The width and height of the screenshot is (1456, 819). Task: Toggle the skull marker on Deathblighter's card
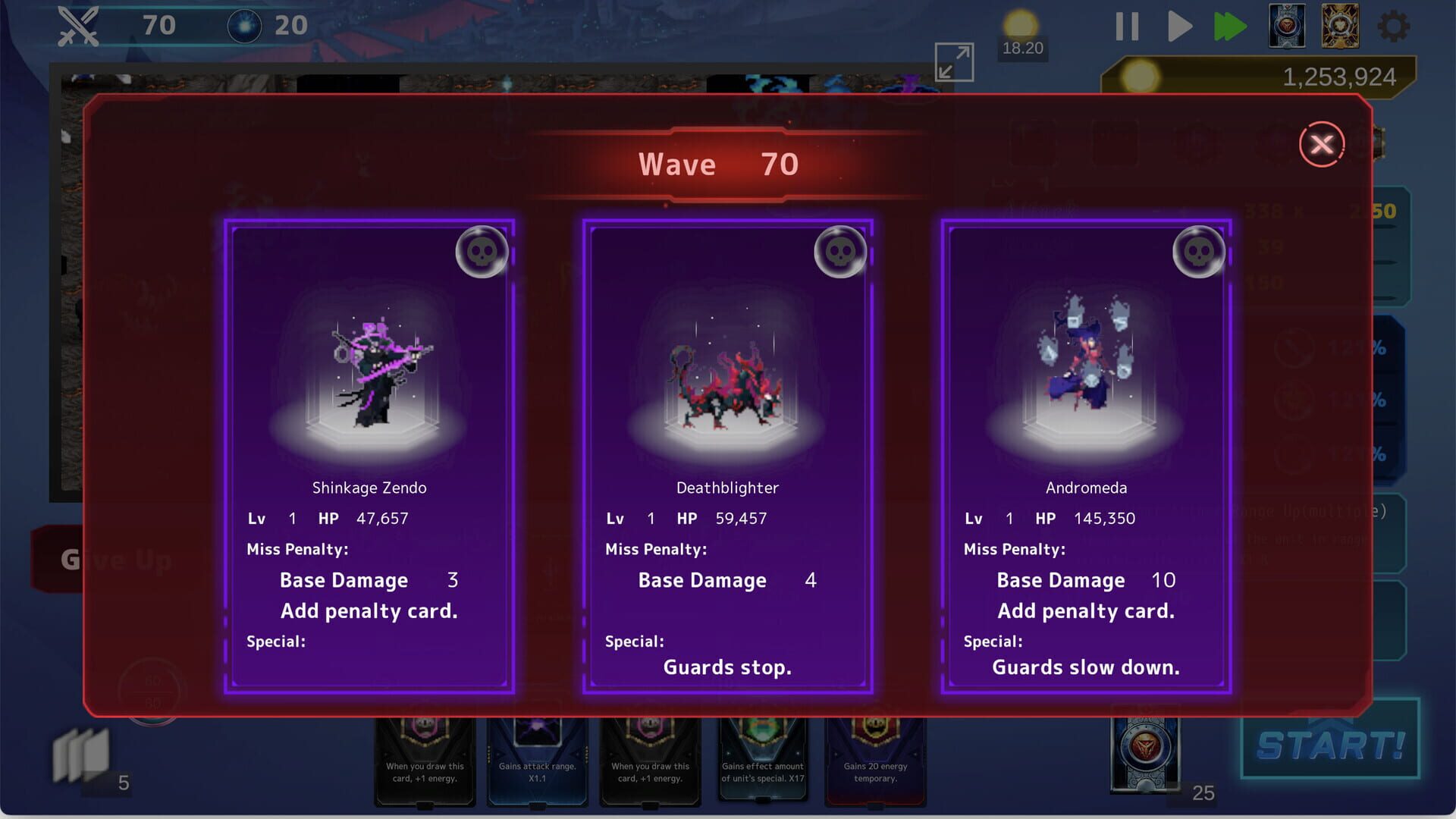pos(842,251)
